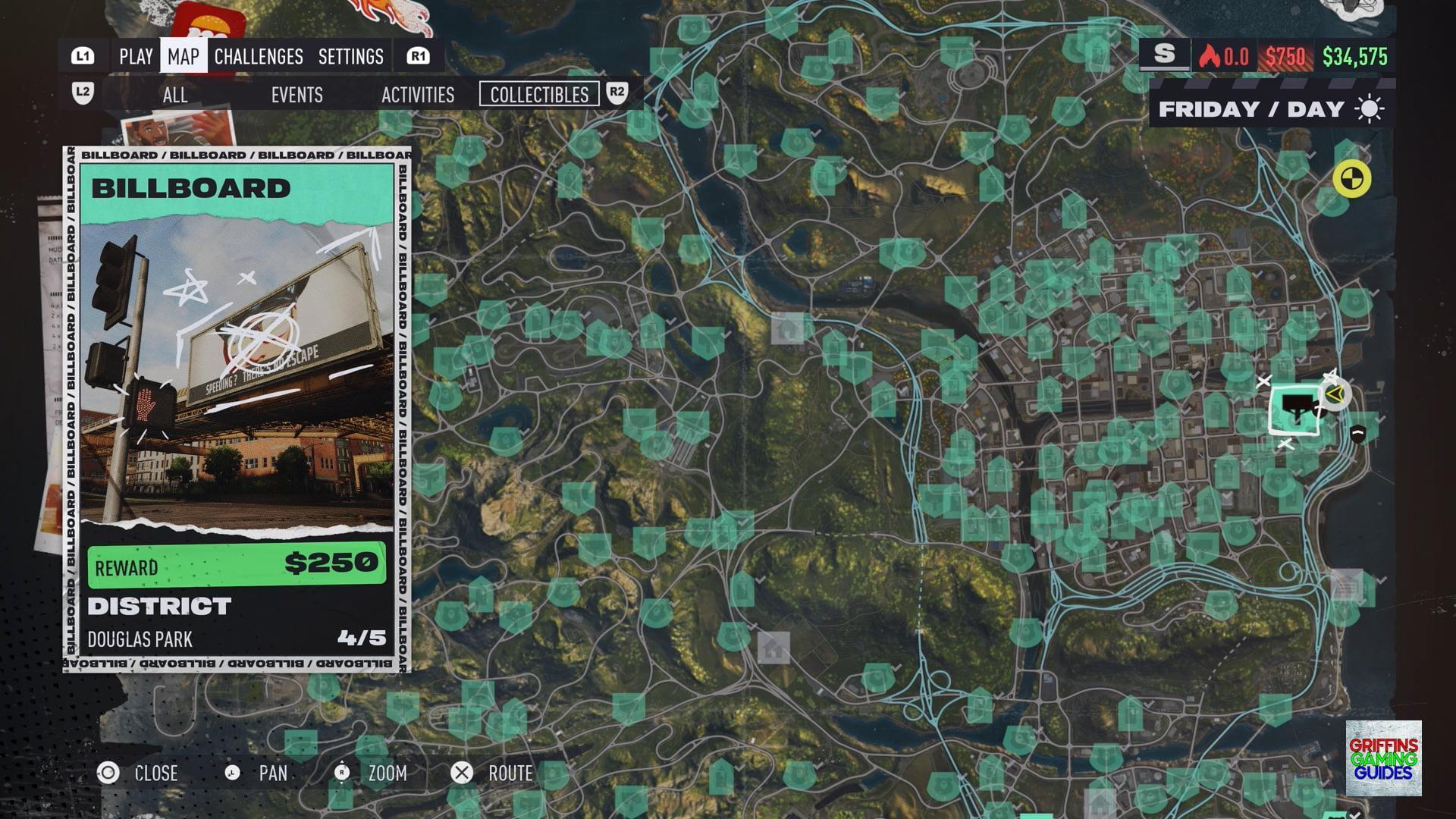Switch to the PLAY tab
Image resolution: width=1456 pixels, height=819 pixels.
point(136,56)
